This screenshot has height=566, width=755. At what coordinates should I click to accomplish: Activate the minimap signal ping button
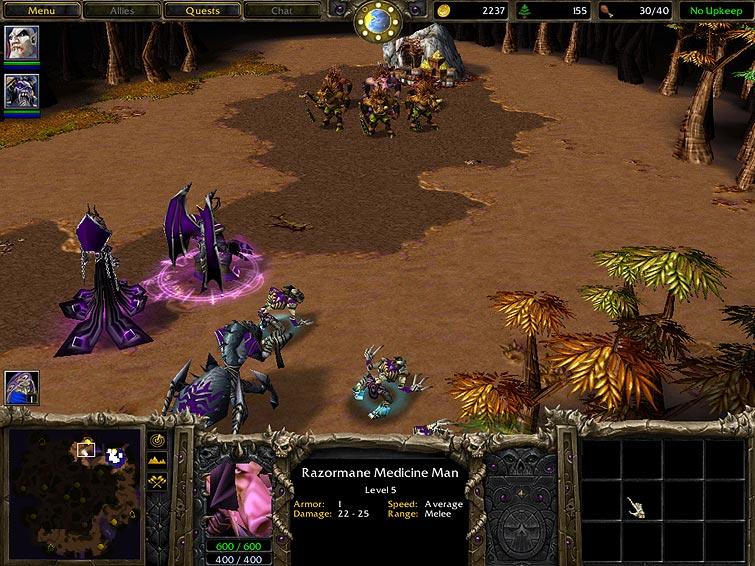158,440
